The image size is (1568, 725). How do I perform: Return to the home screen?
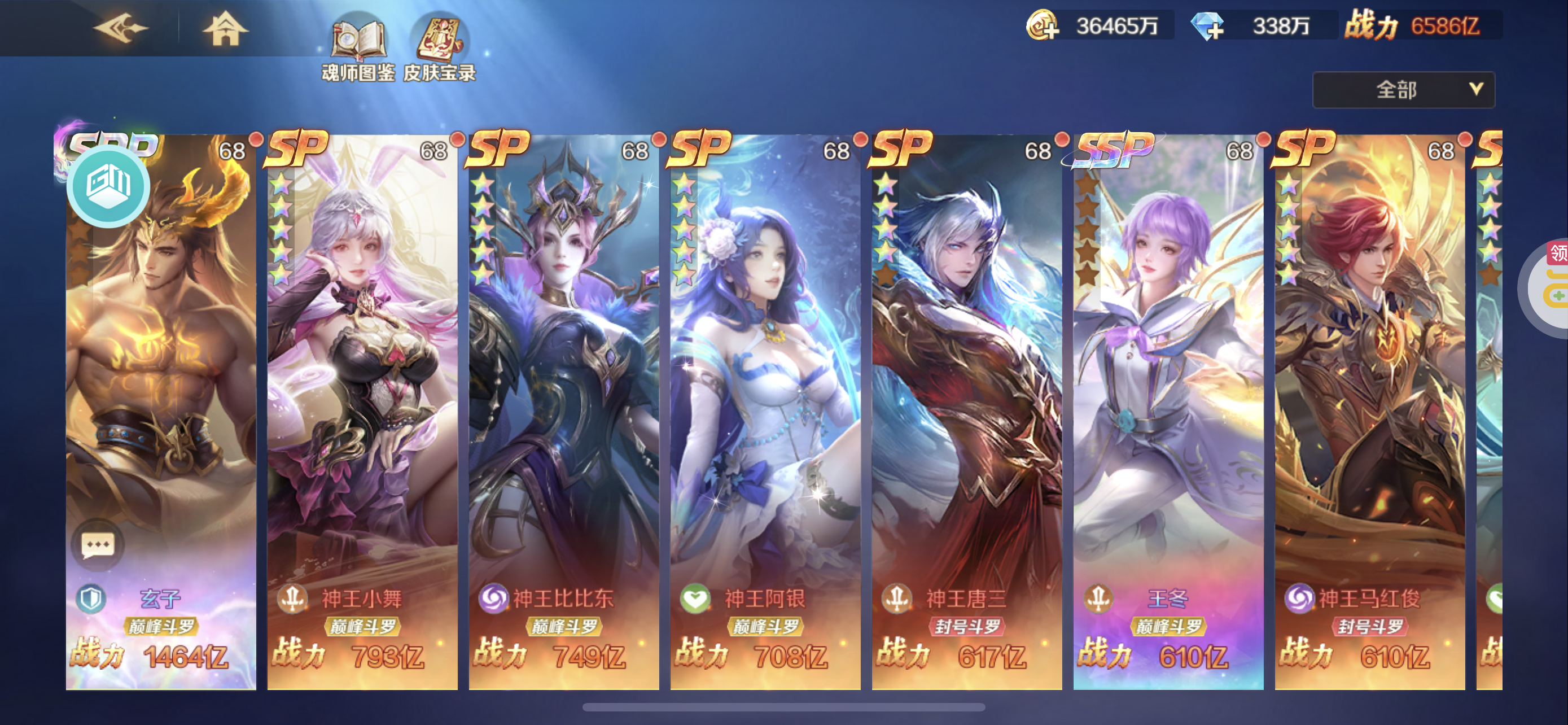[225, 28]
